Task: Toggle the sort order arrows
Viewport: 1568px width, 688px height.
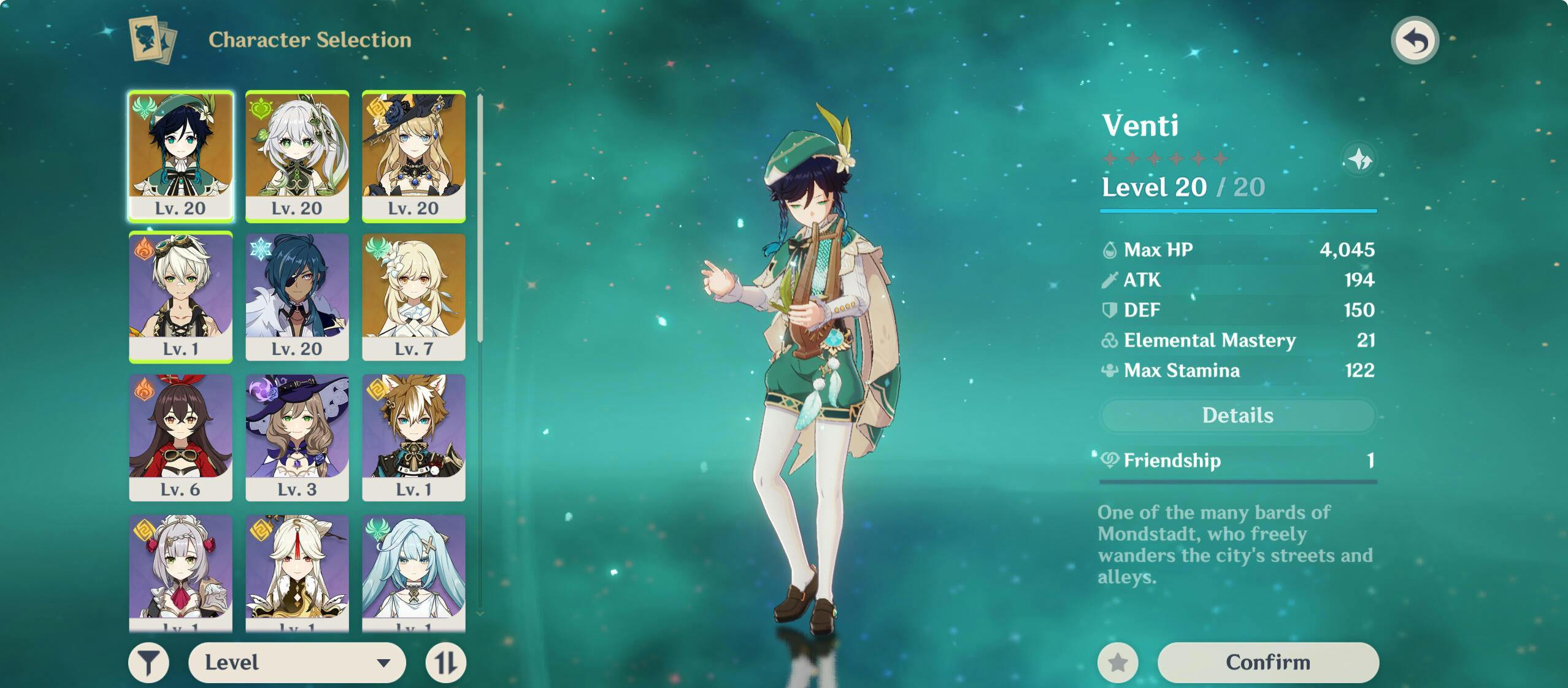Action: (x=446, y=662)
